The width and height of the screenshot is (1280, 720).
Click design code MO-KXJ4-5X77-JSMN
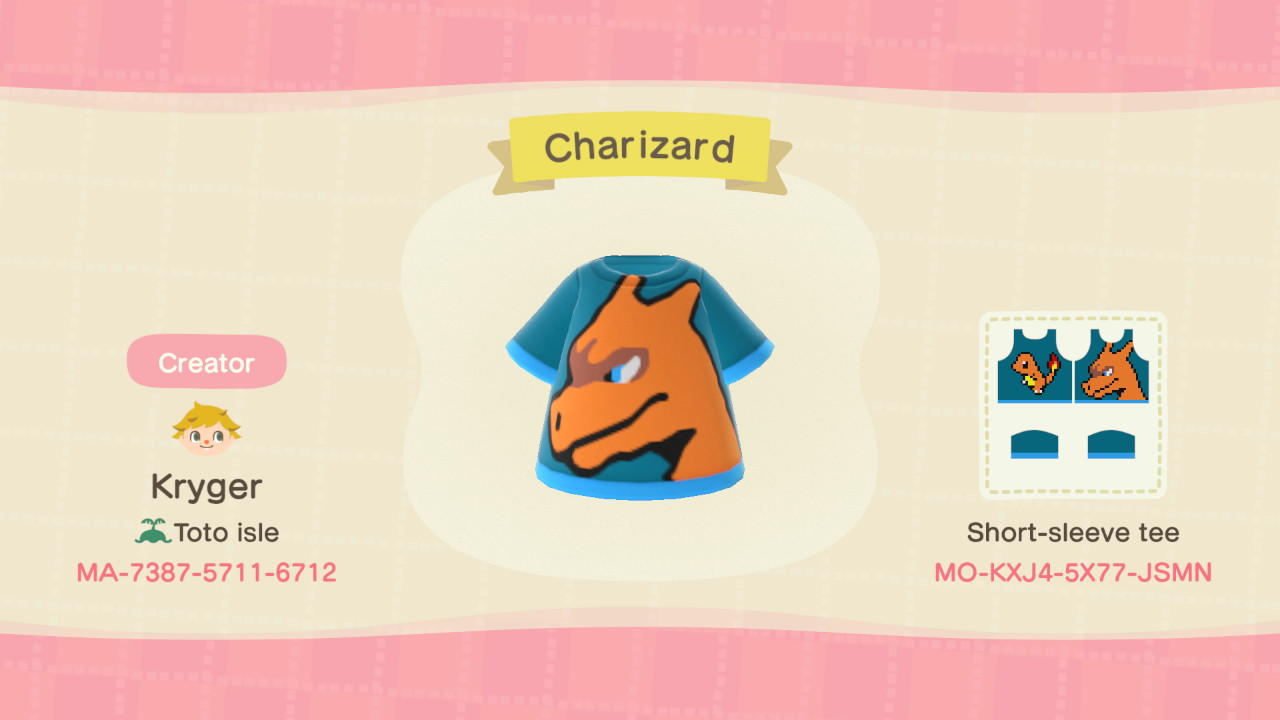click(1073, 572)
